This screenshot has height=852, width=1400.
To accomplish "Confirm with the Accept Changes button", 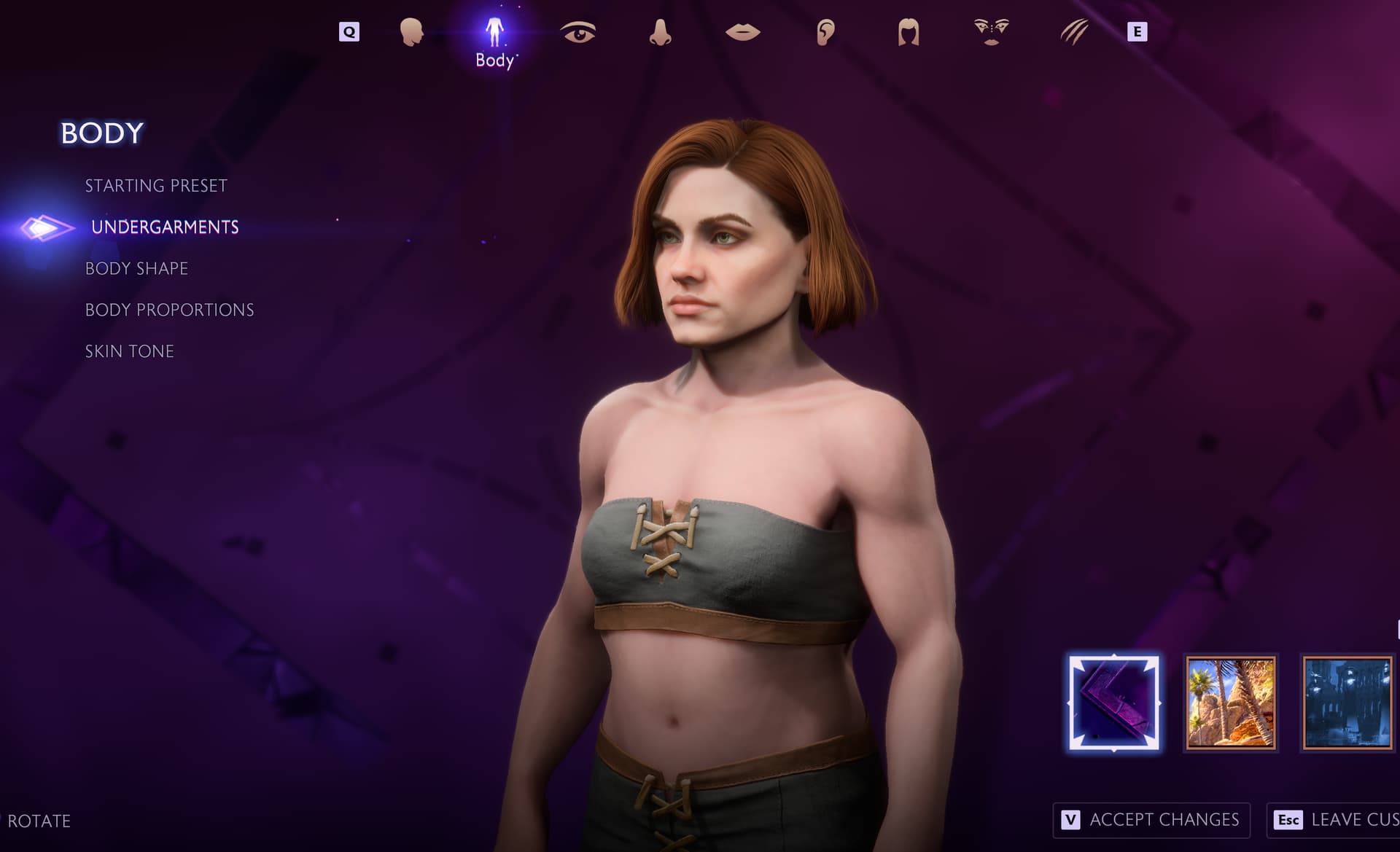I will click(x=1151, y=820).
